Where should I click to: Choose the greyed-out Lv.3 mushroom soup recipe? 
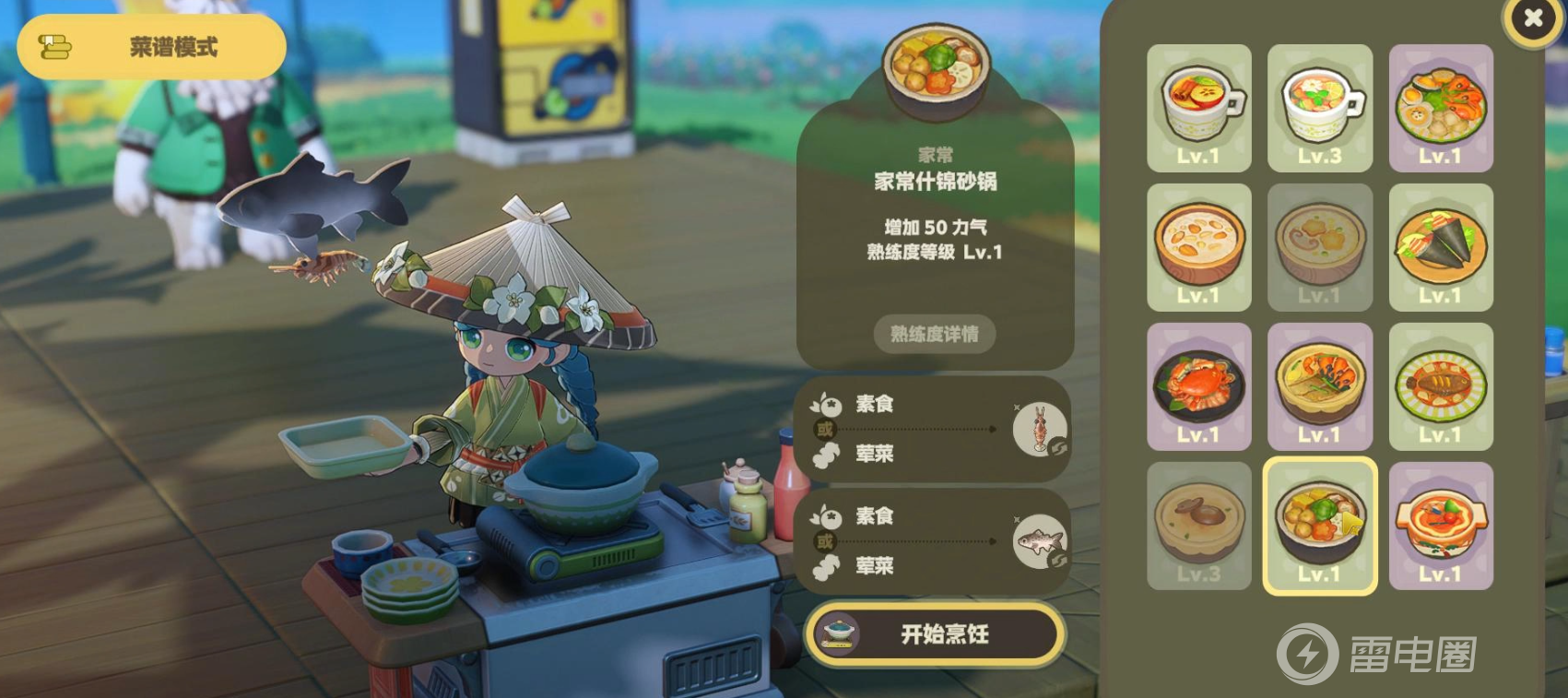pyautogui.click(x=1198, y=526)
